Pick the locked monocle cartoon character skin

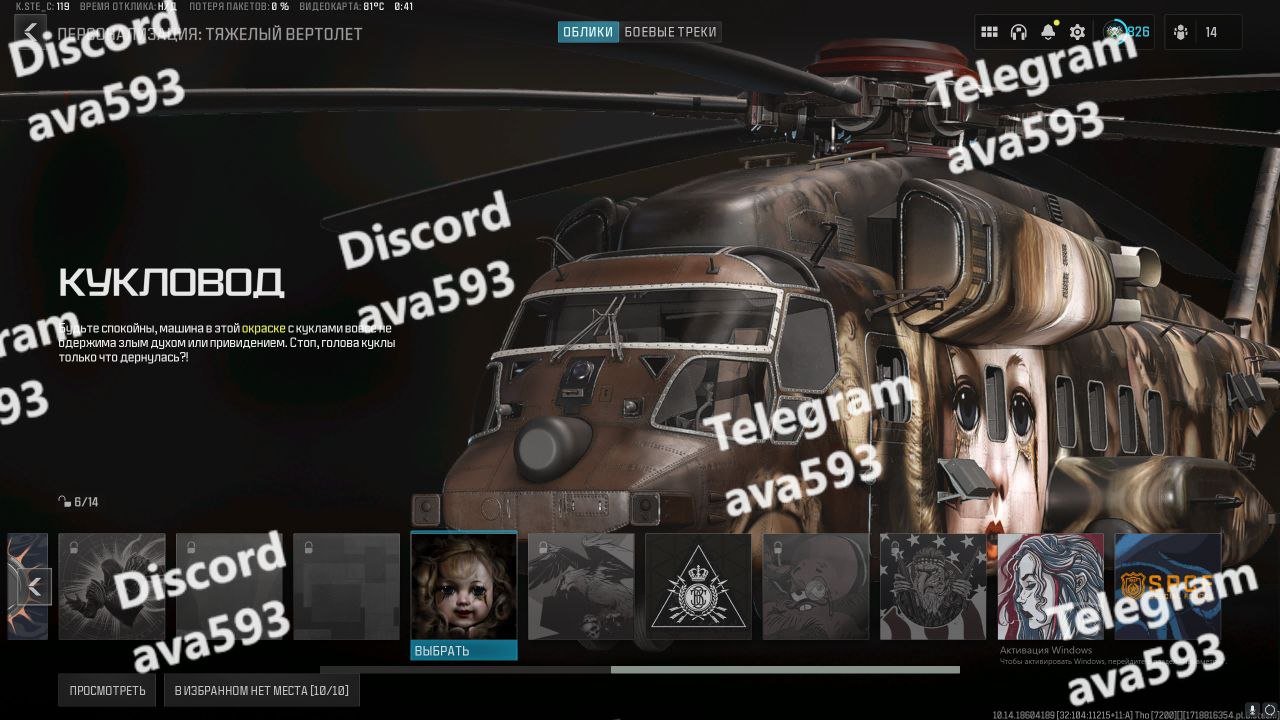(816, 586)
